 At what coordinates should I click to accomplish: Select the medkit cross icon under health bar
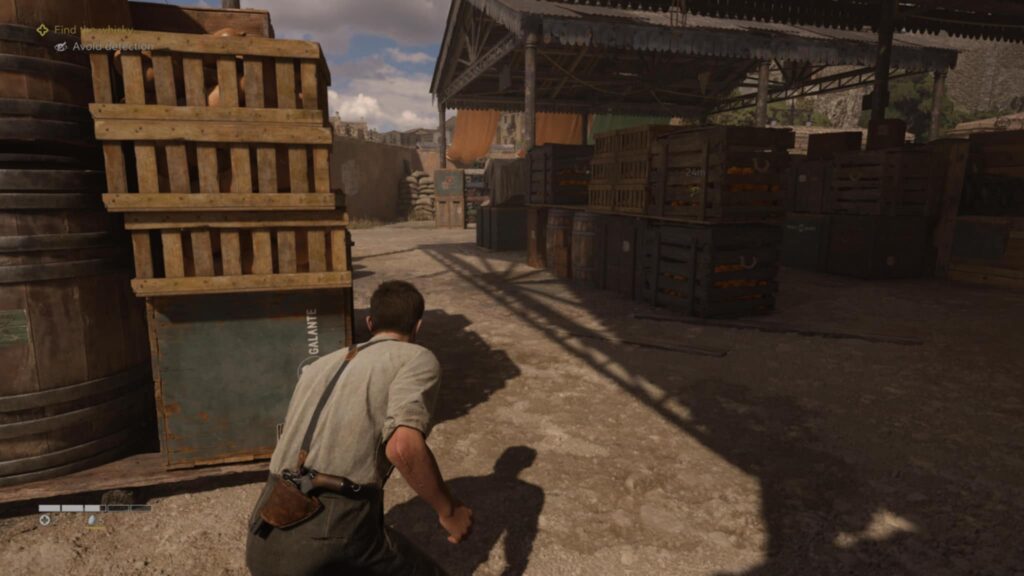pos(45,520)
